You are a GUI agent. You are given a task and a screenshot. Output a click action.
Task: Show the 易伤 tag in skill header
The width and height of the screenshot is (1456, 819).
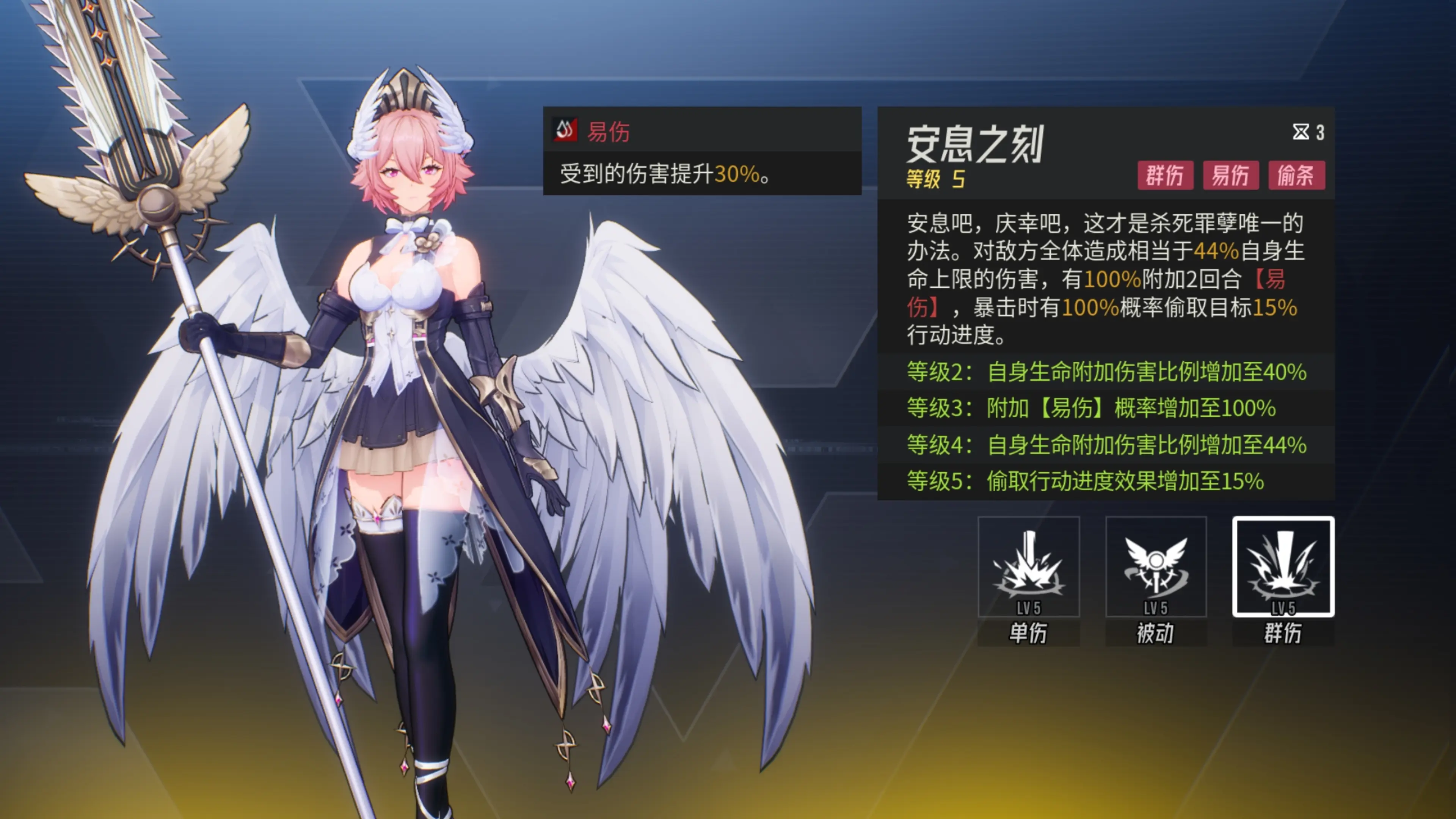[1230, 175]
